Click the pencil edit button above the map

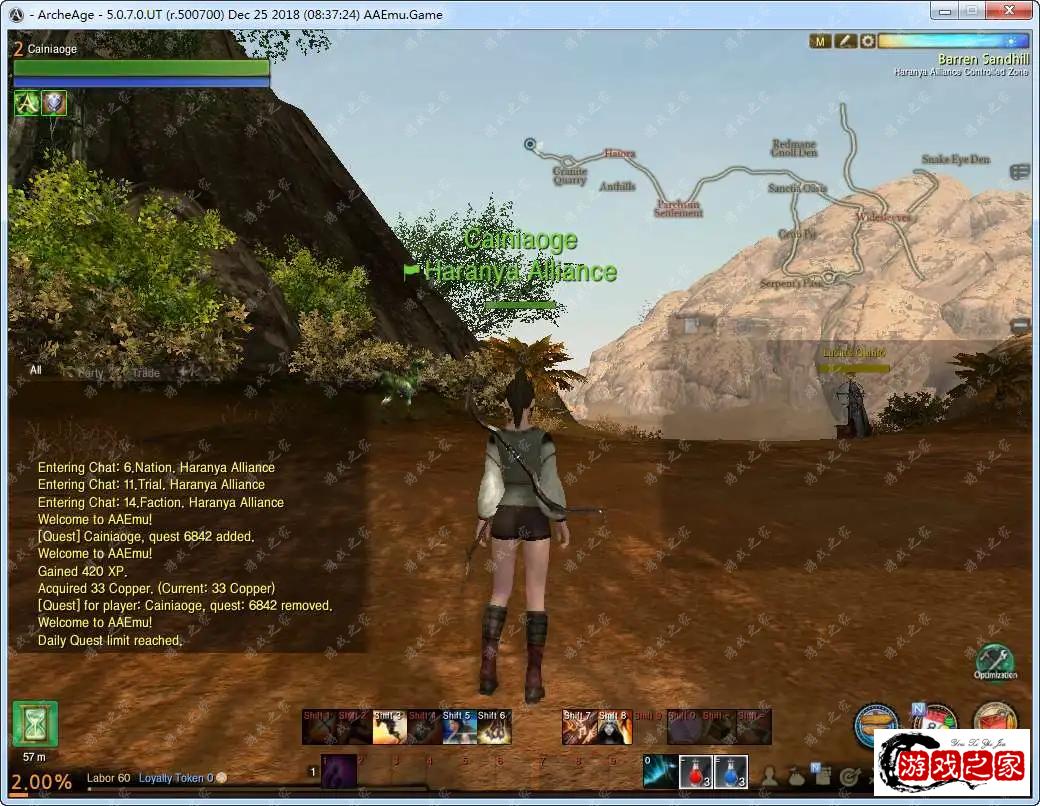coord(845,41)
